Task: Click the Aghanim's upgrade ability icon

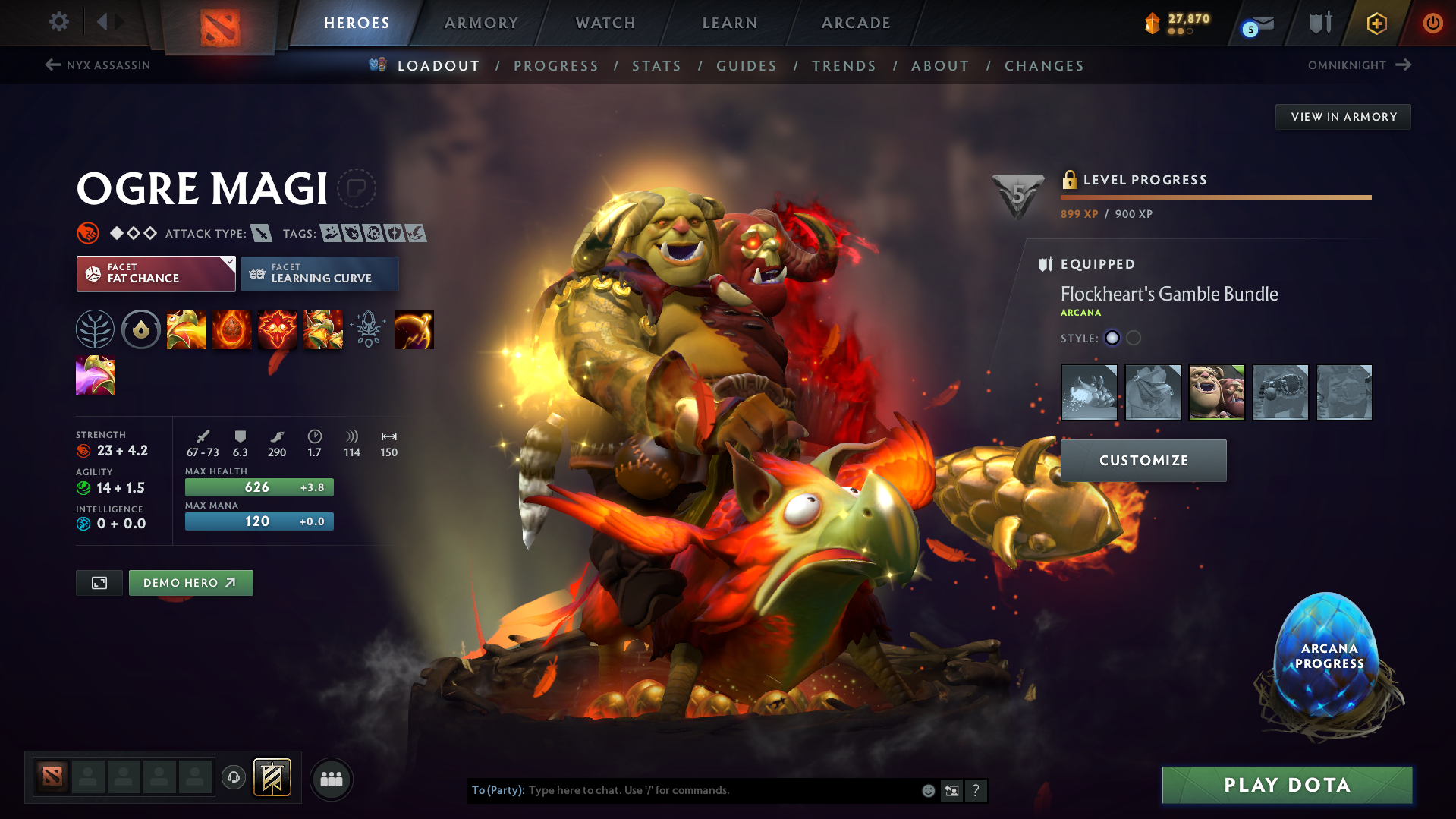Action: [368, 329]
